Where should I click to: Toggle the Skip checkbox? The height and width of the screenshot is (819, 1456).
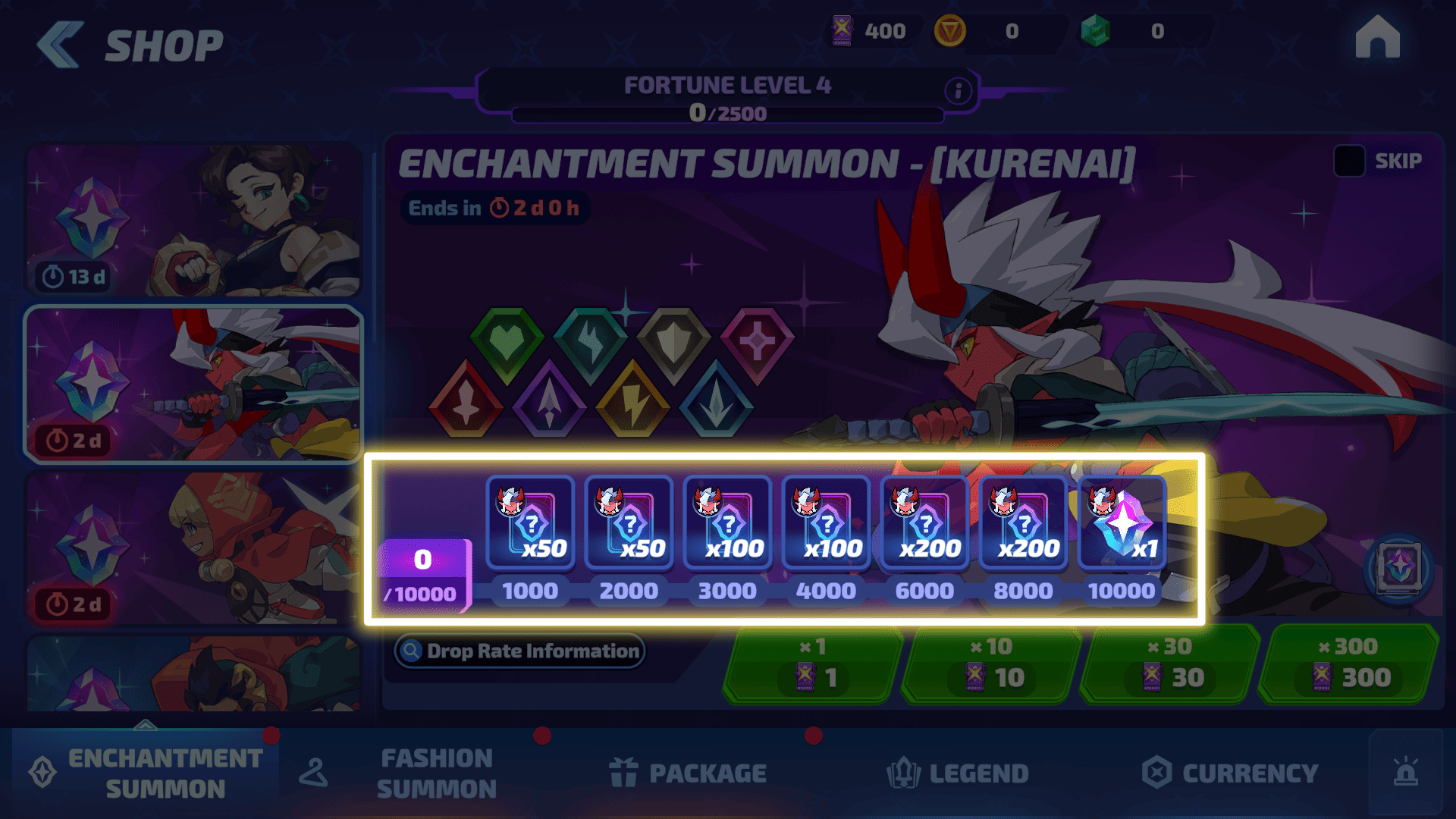pyautogui.click(x=1349, y=161)
